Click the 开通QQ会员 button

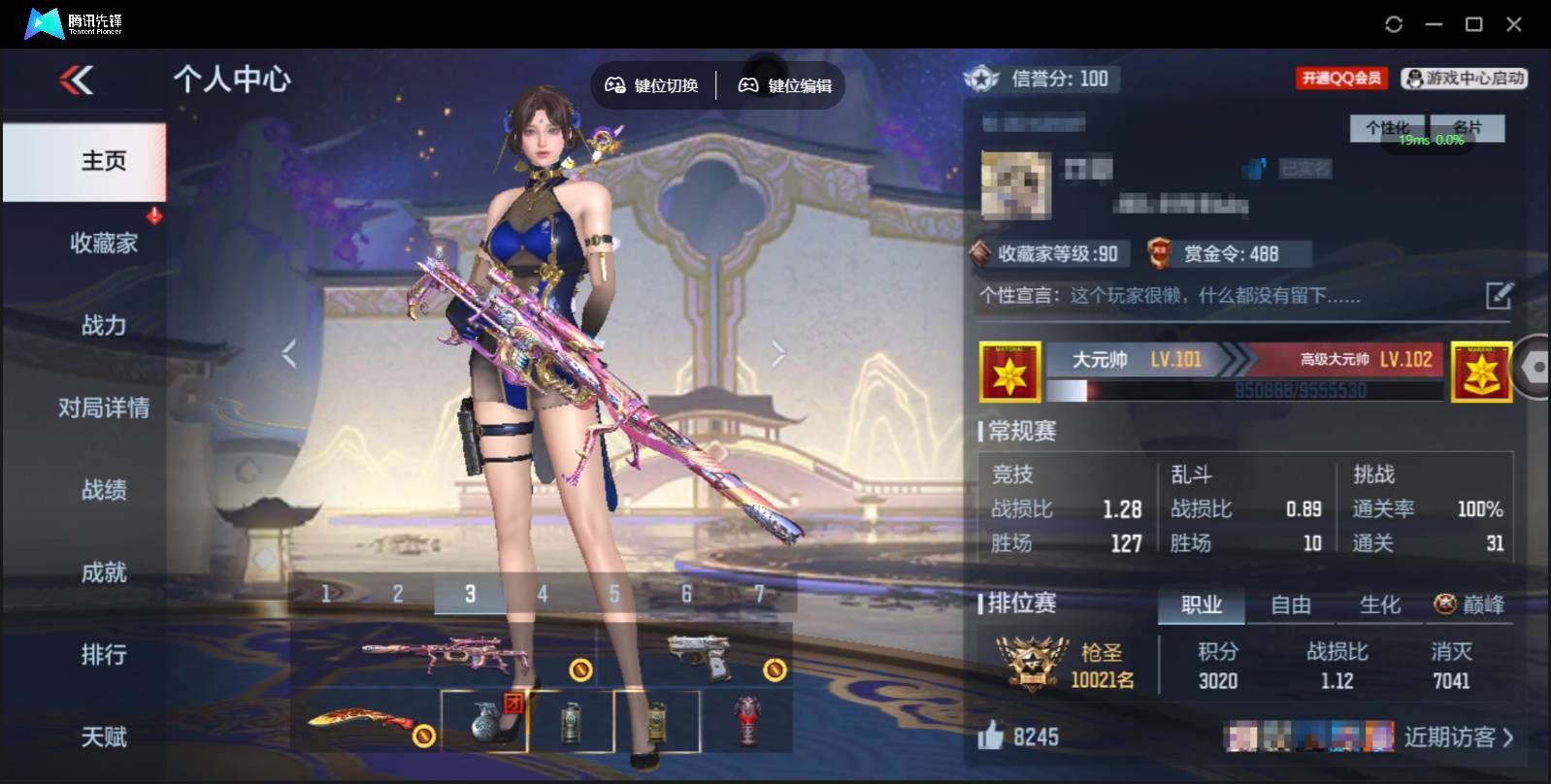(1341, 79)
